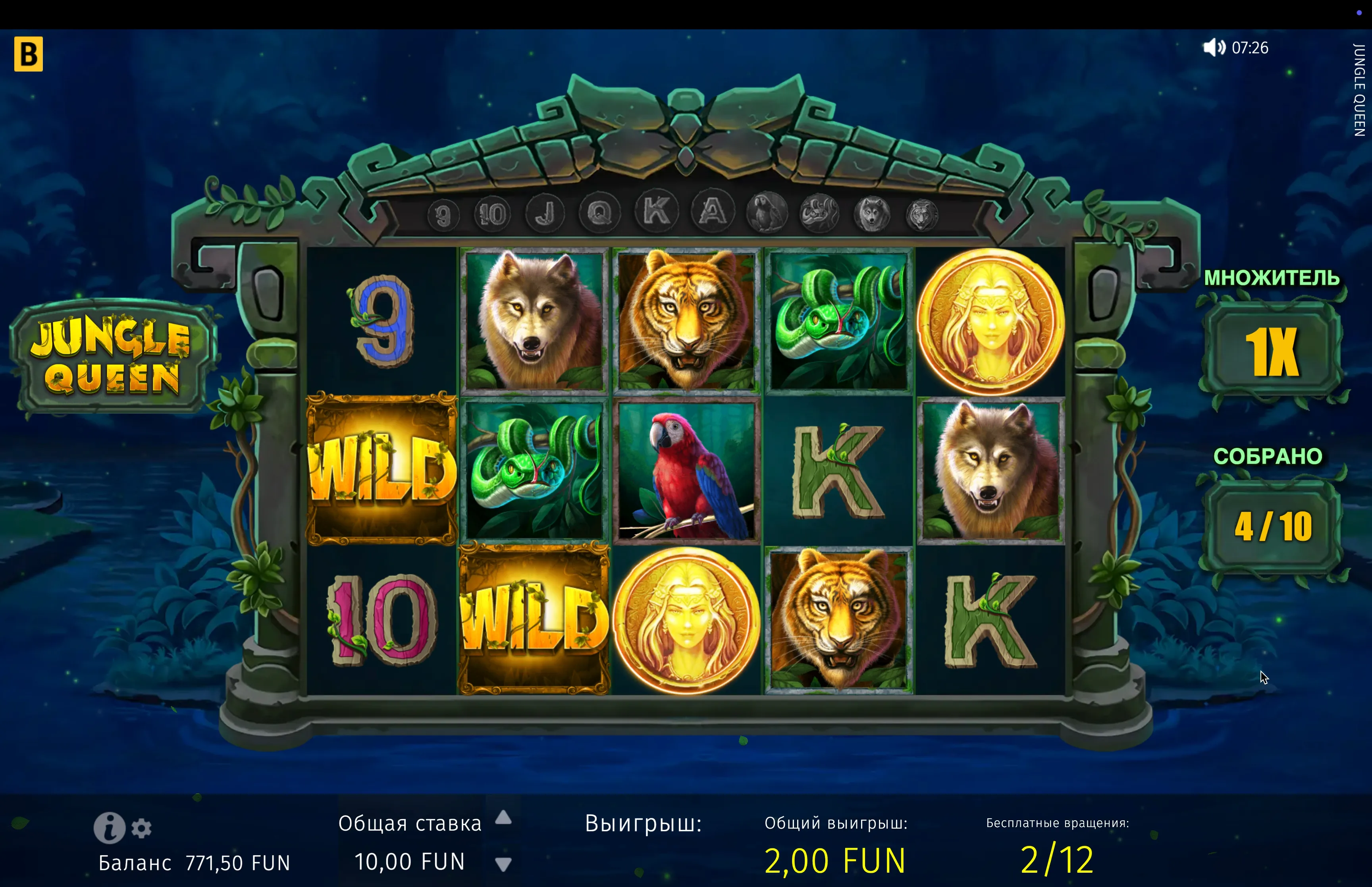This screenshot has height=887, width=1372.
Task: Open the gear settings menu
Action: pyautogui.click(x=142, y=828)
